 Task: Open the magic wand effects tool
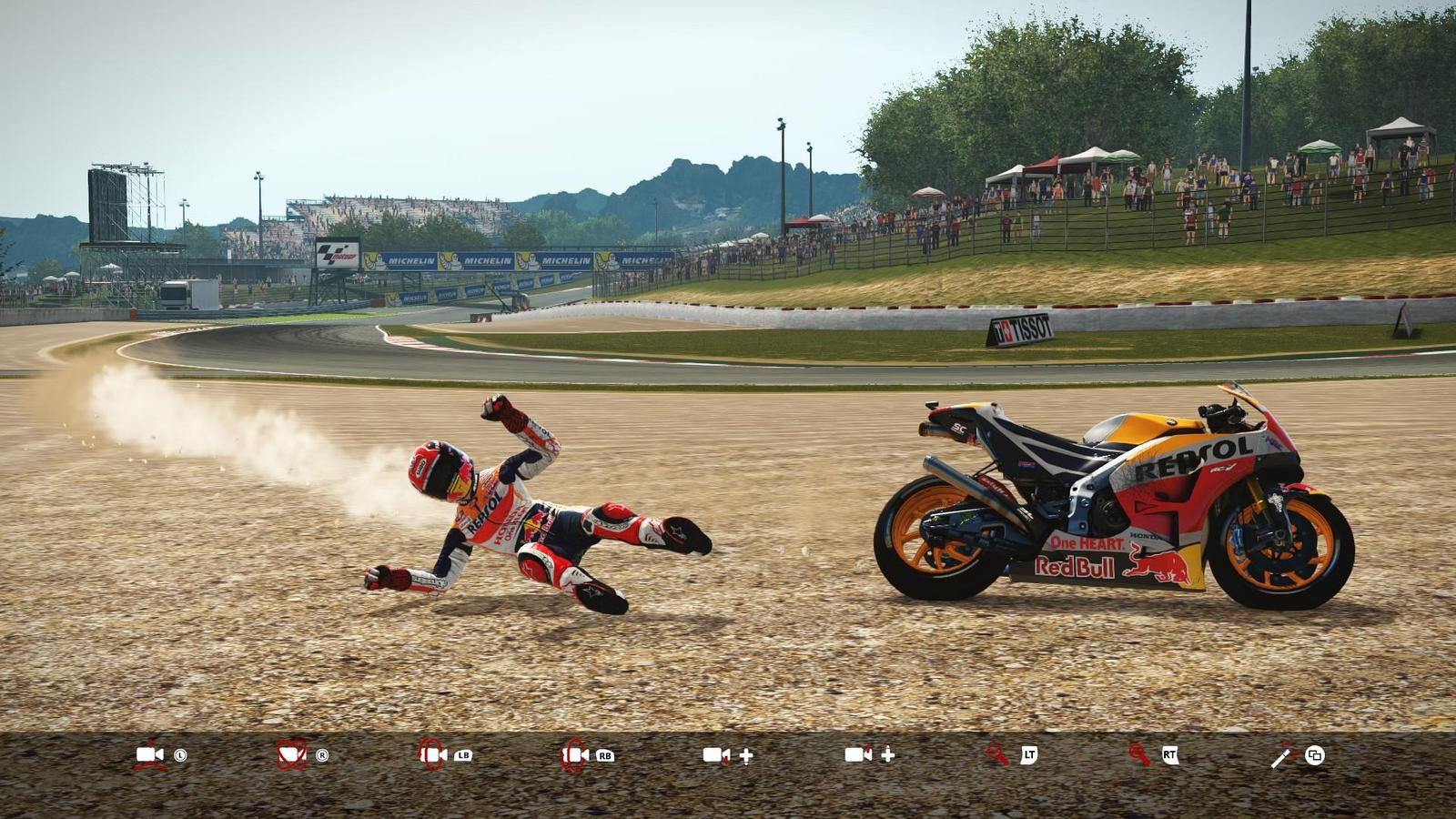[x=1281, y=755]
